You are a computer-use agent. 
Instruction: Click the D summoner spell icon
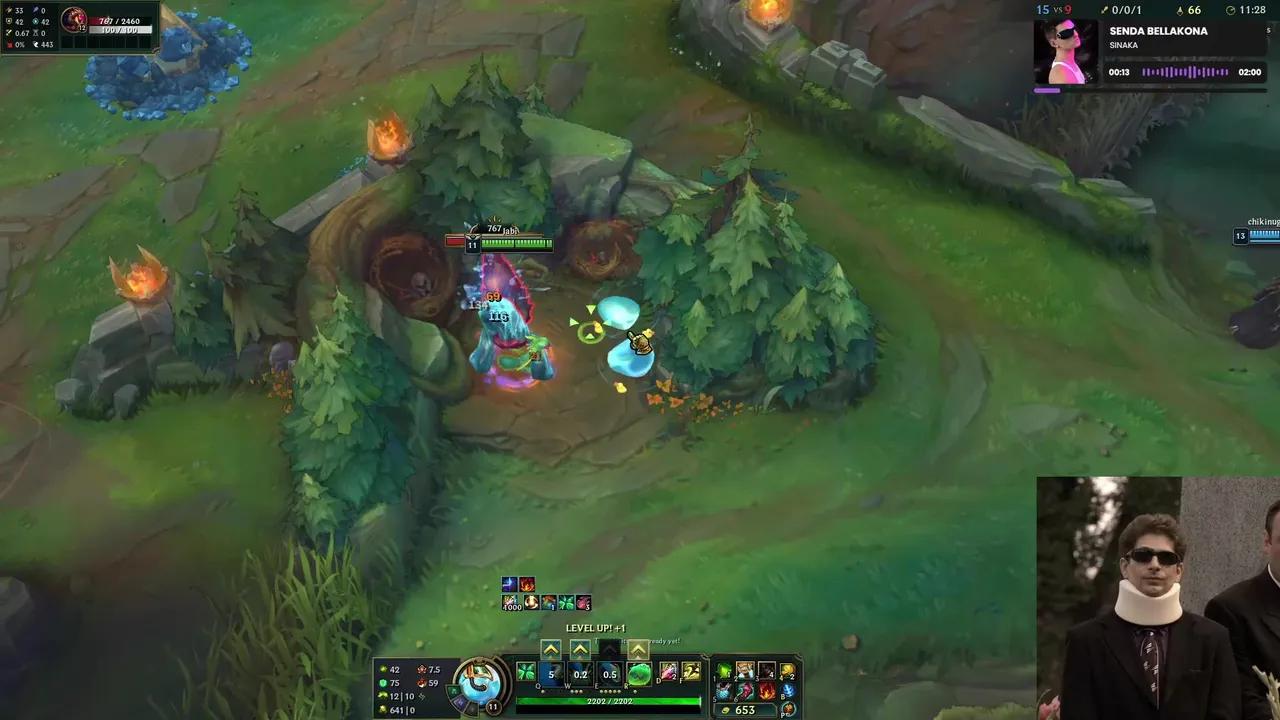click(x=668, y=673)
